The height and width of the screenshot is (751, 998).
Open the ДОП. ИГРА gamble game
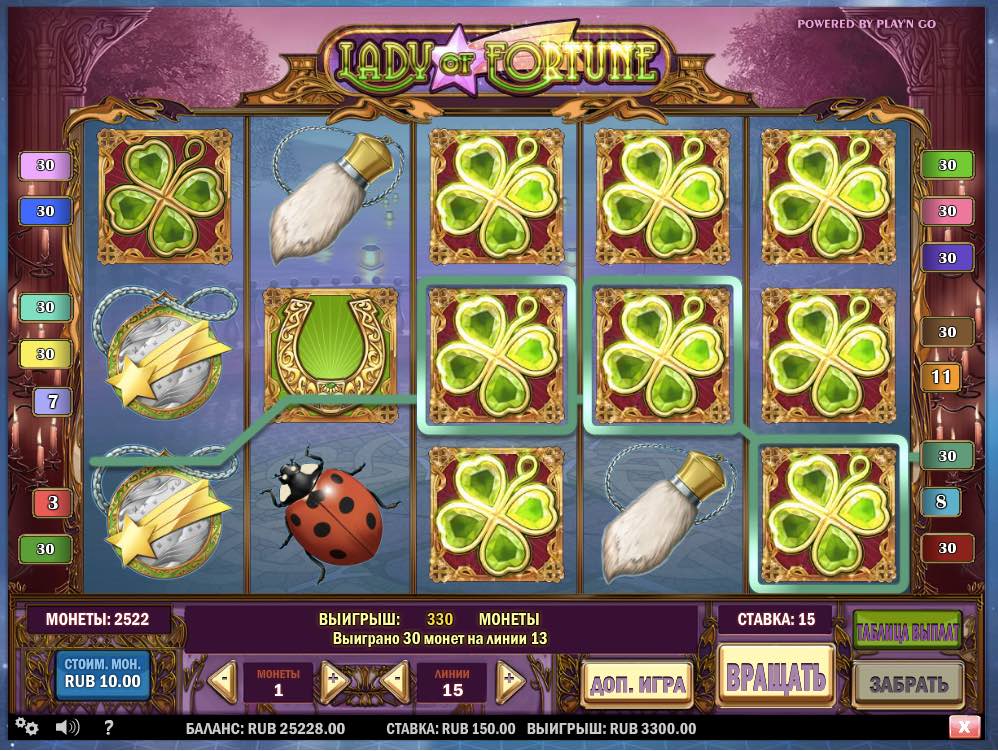[x=638, y=685]
